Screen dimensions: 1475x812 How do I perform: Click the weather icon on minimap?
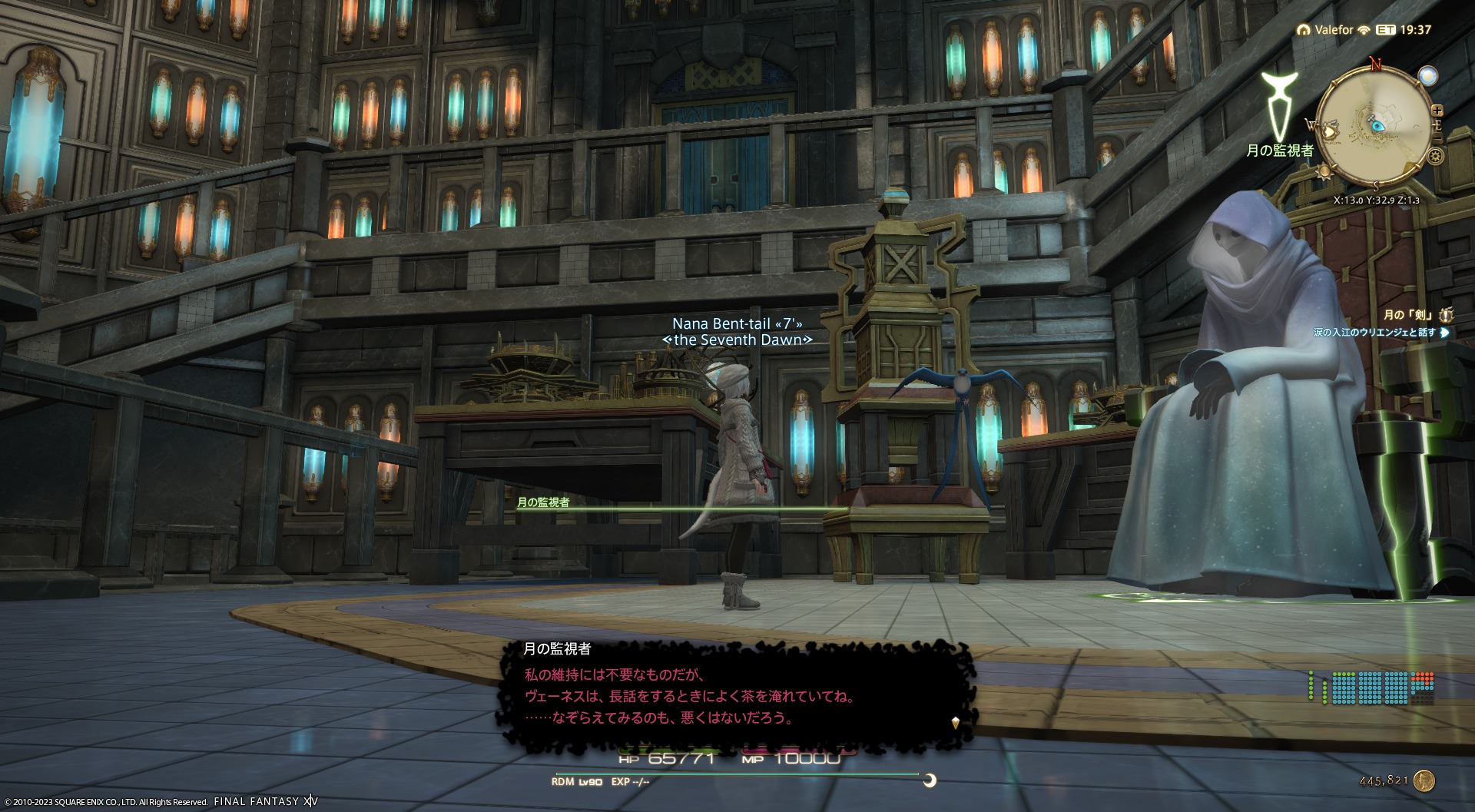(1427, 75)
